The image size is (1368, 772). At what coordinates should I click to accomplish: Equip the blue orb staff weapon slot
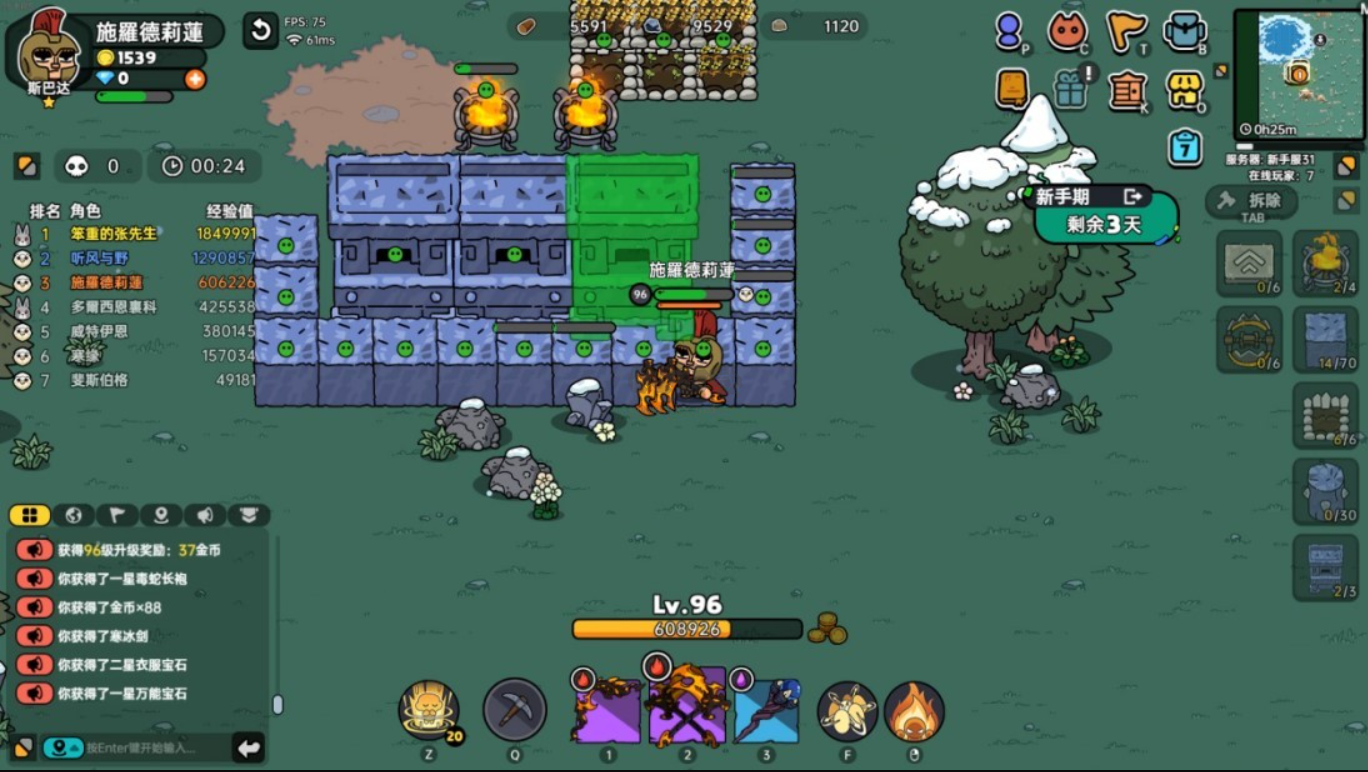(x=766, y=710)
